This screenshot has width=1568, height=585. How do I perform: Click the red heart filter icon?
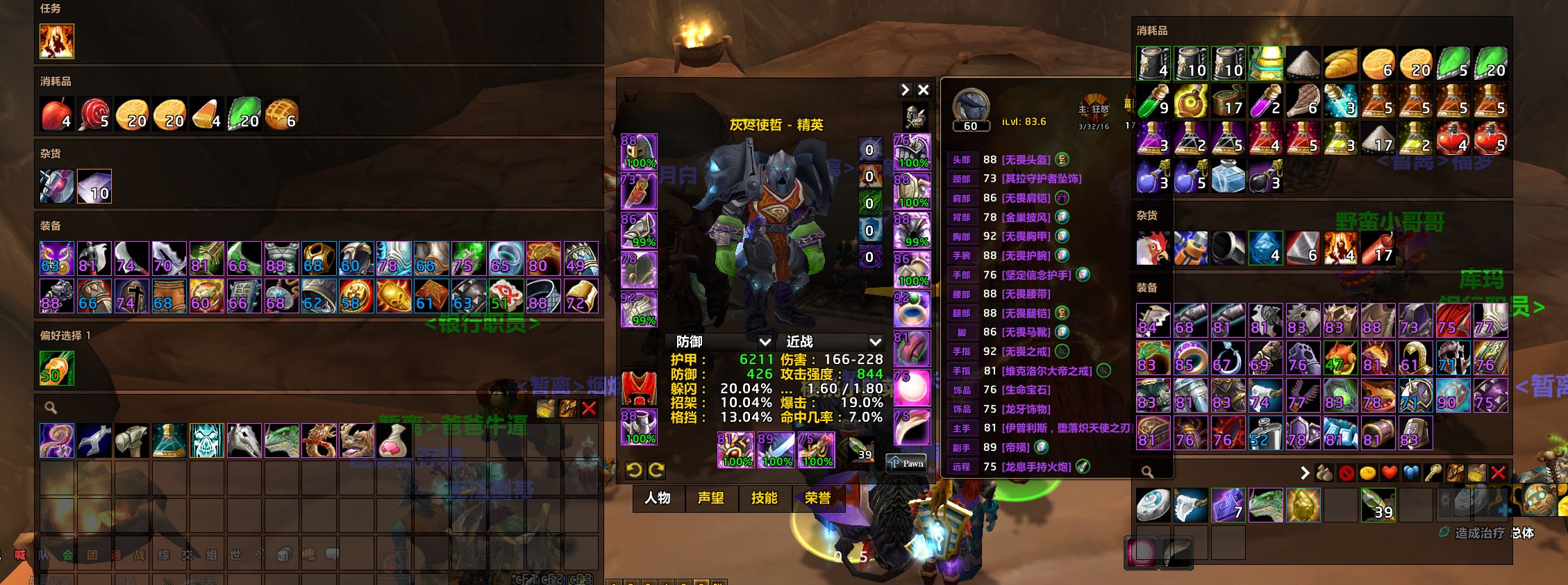1389,473
